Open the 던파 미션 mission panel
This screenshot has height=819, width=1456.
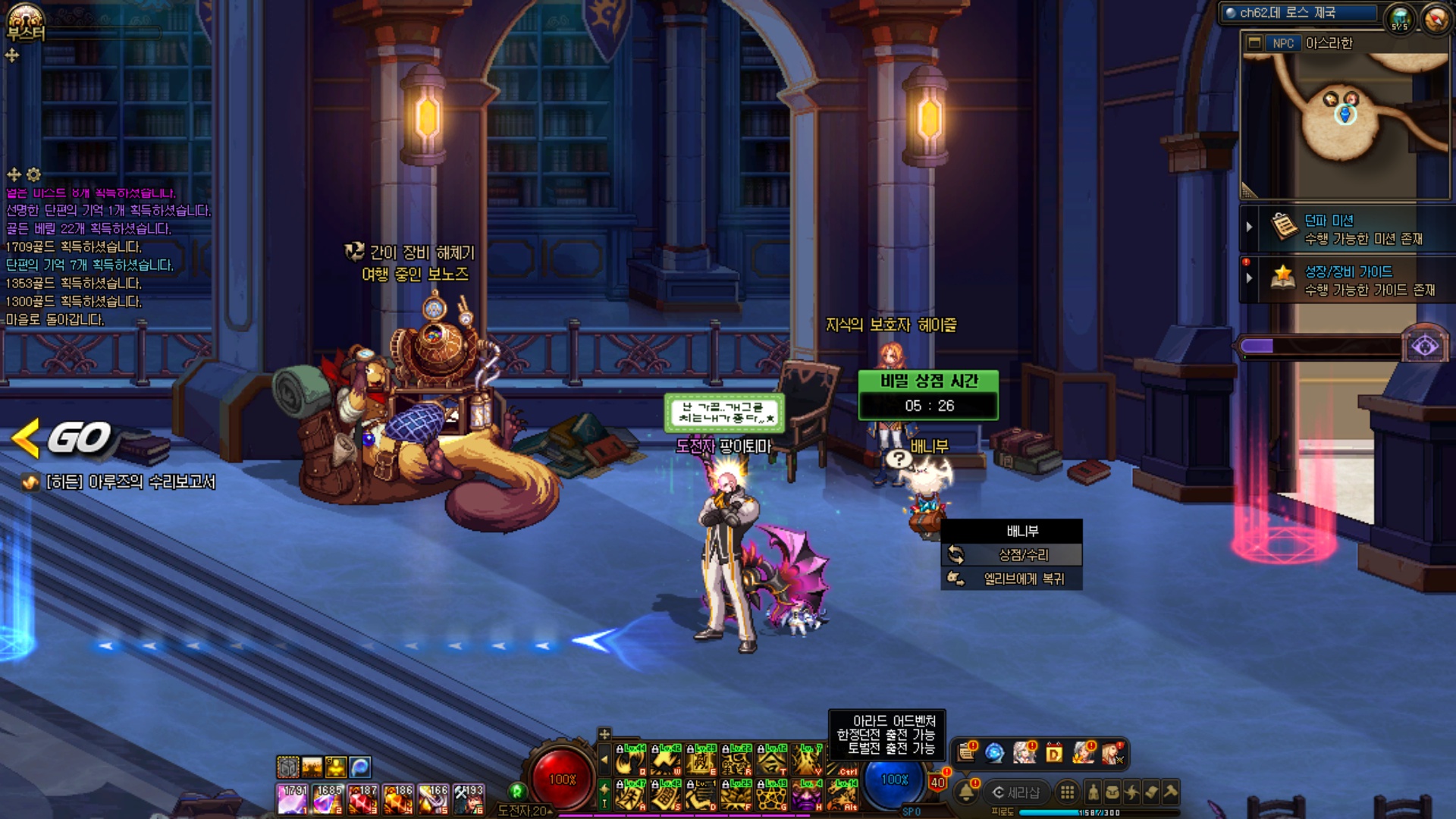point(1350,229)
